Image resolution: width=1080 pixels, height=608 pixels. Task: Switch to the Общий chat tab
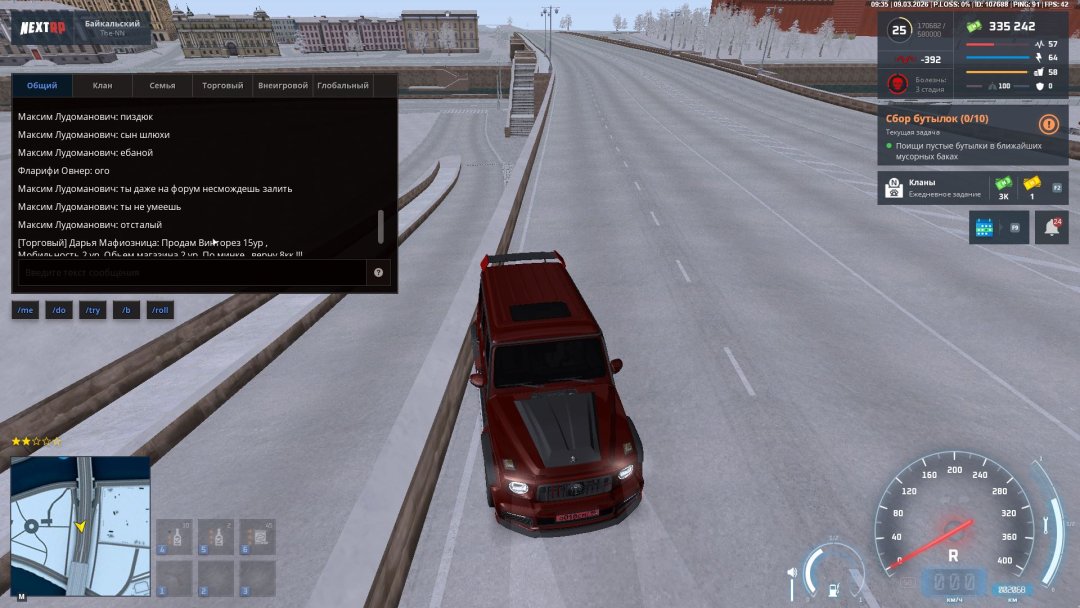pyautogui.click(x=42, y=86)
